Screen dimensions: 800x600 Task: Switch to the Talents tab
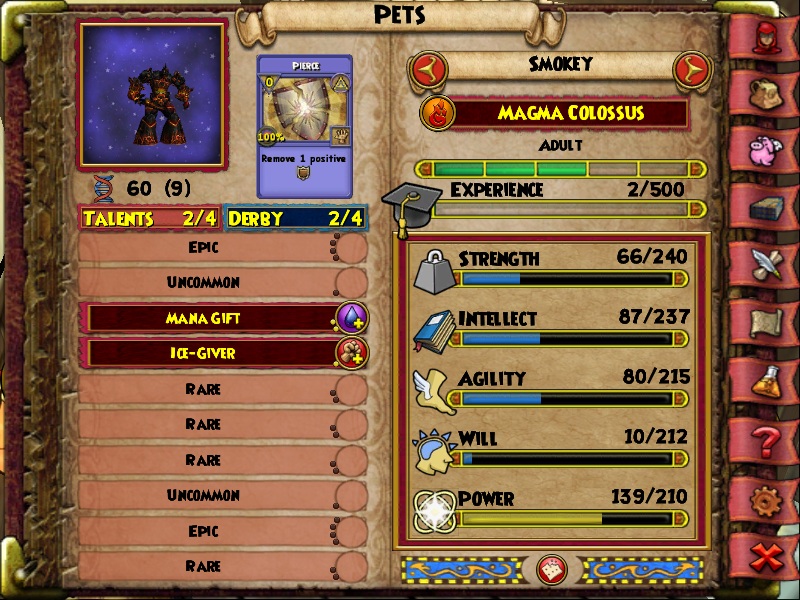coord(151,218)
